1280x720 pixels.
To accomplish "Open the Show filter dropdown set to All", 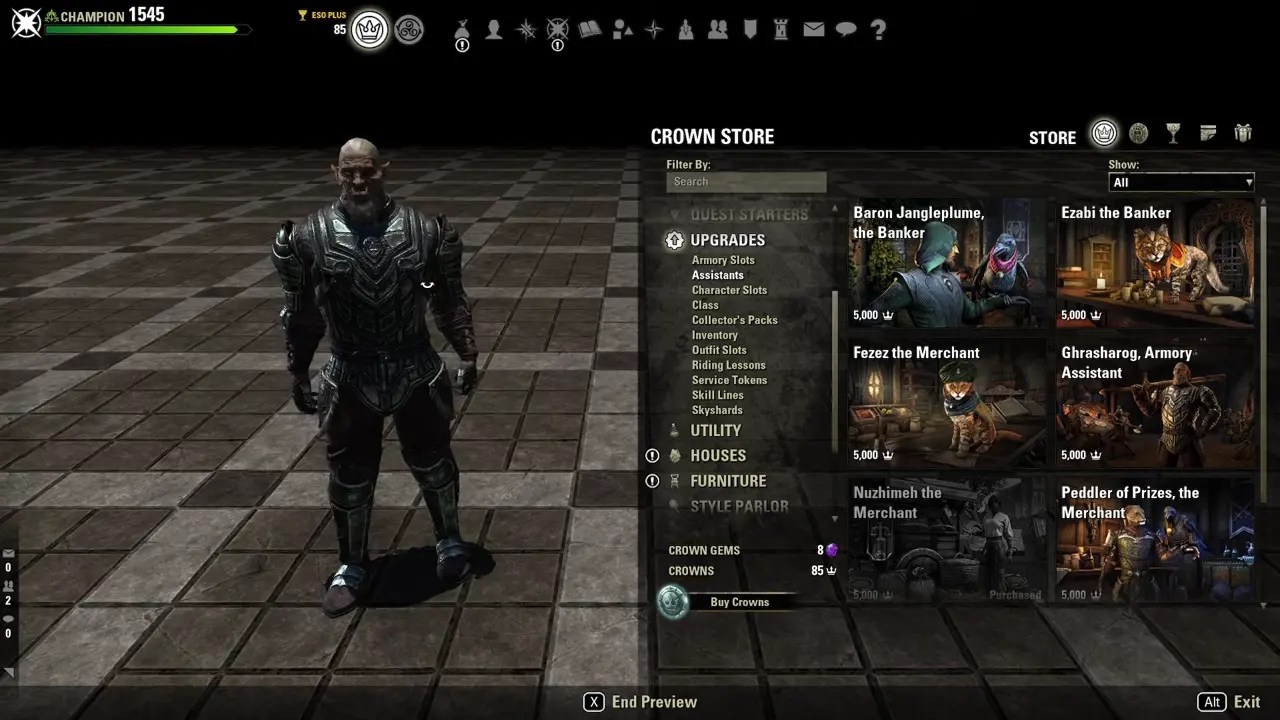I will (x=1181, y=182).
